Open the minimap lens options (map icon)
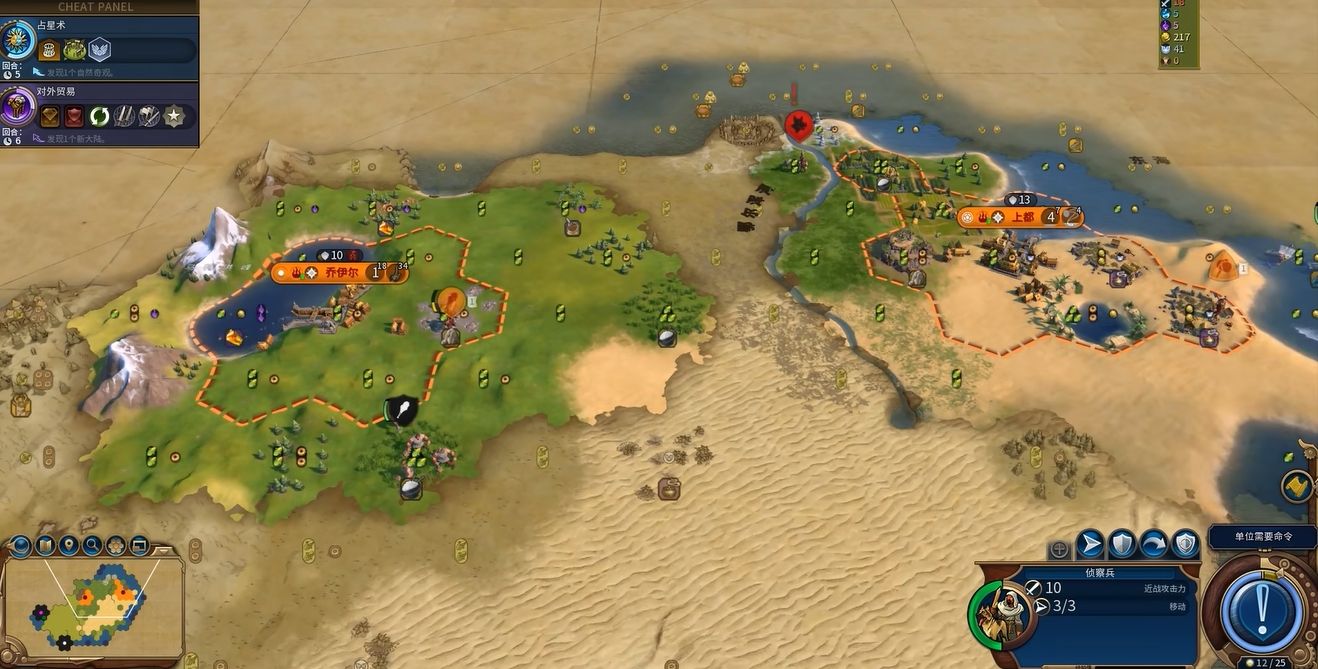 44,546
